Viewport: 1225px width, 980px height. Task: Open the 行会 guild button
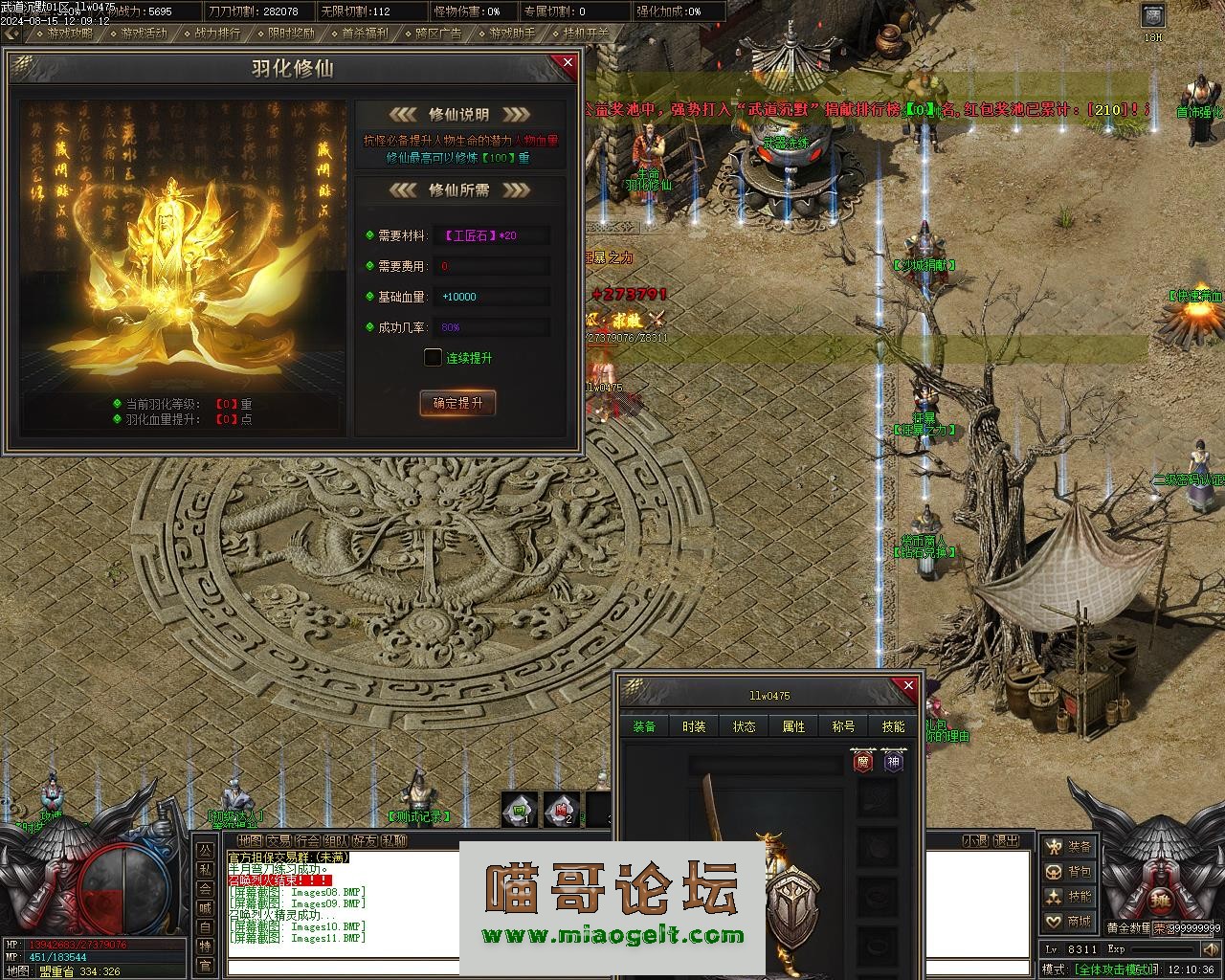coord(307,840)
